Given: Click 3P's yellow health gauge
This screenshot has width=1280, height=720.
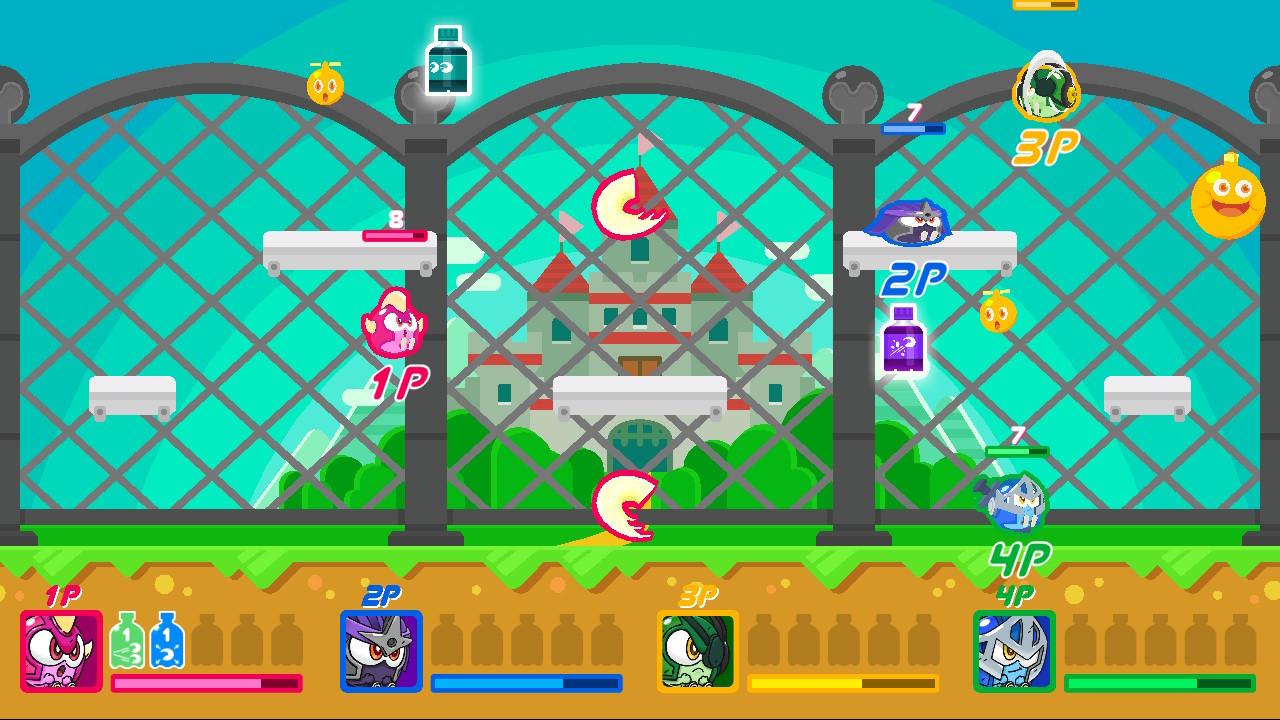Looking at the screenshot, I should coord(847,684).
